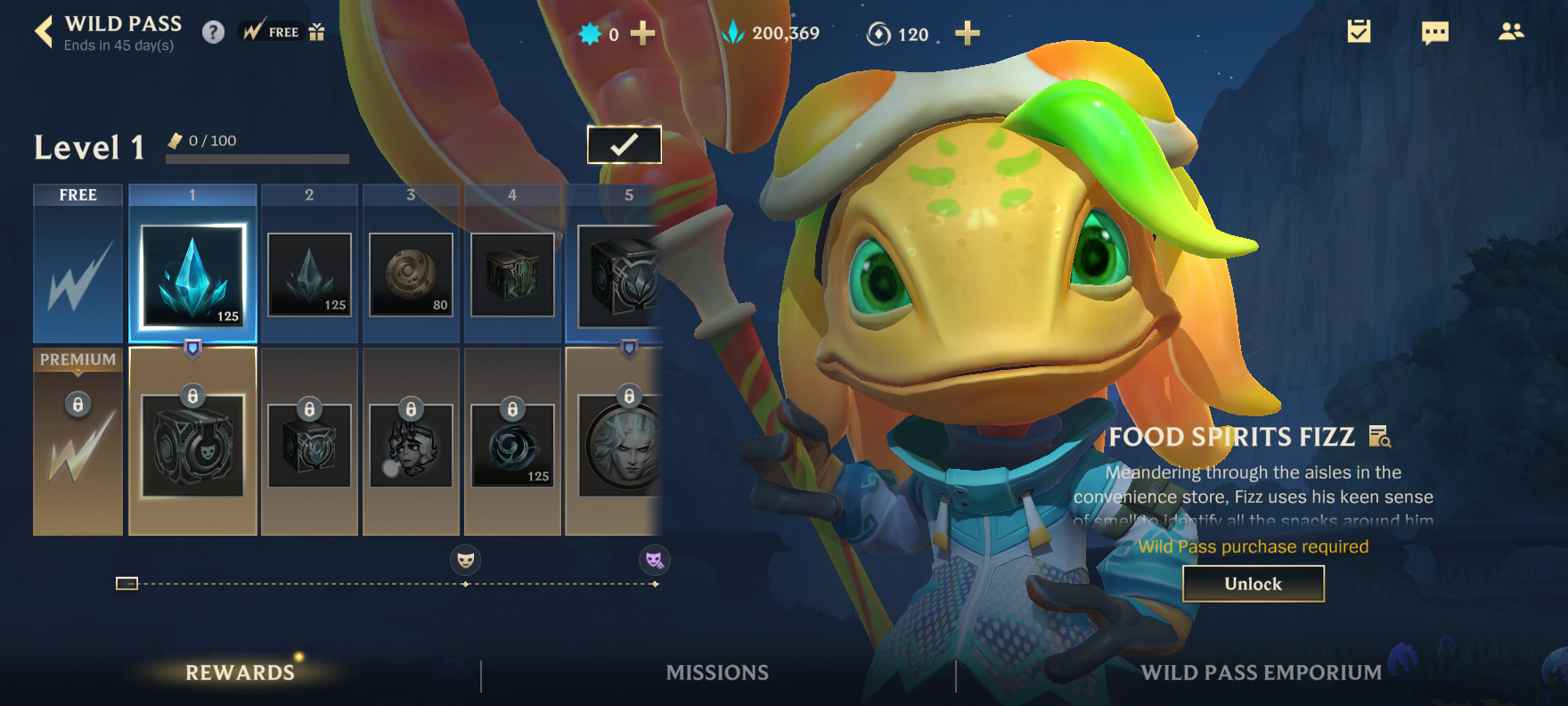Unlock the Wild Pass
The image size is (1568, 706).
[1253, 584]
